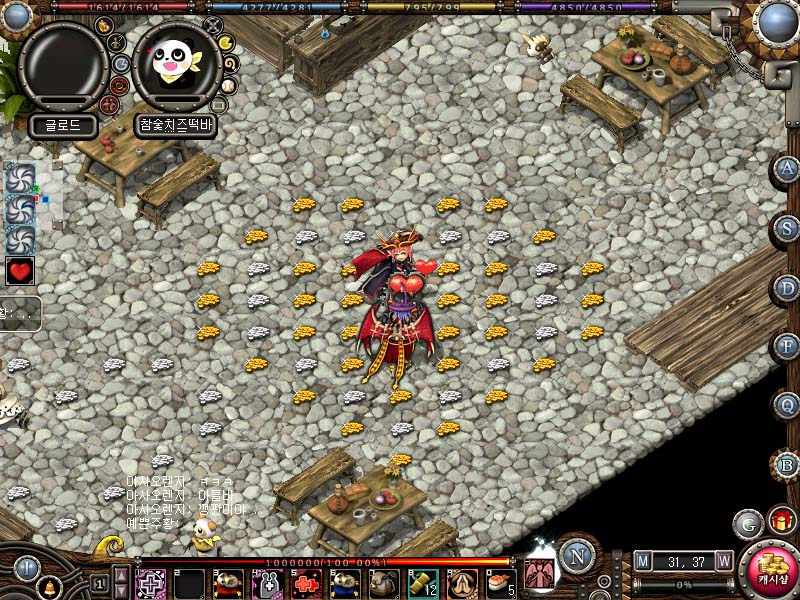Click the Q button on right sidebar
Image resolution: width=800 pixels, height=600 pixels.
[788, 406]
